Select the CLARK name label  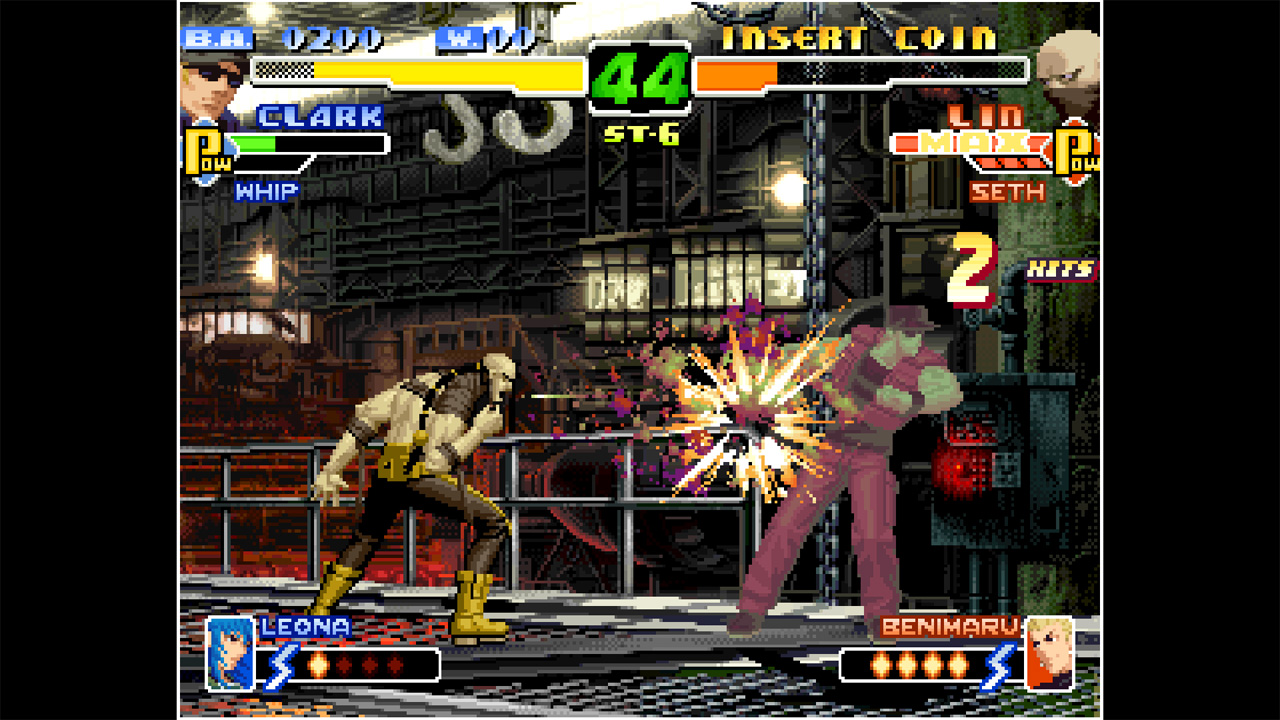coord(320,117)
